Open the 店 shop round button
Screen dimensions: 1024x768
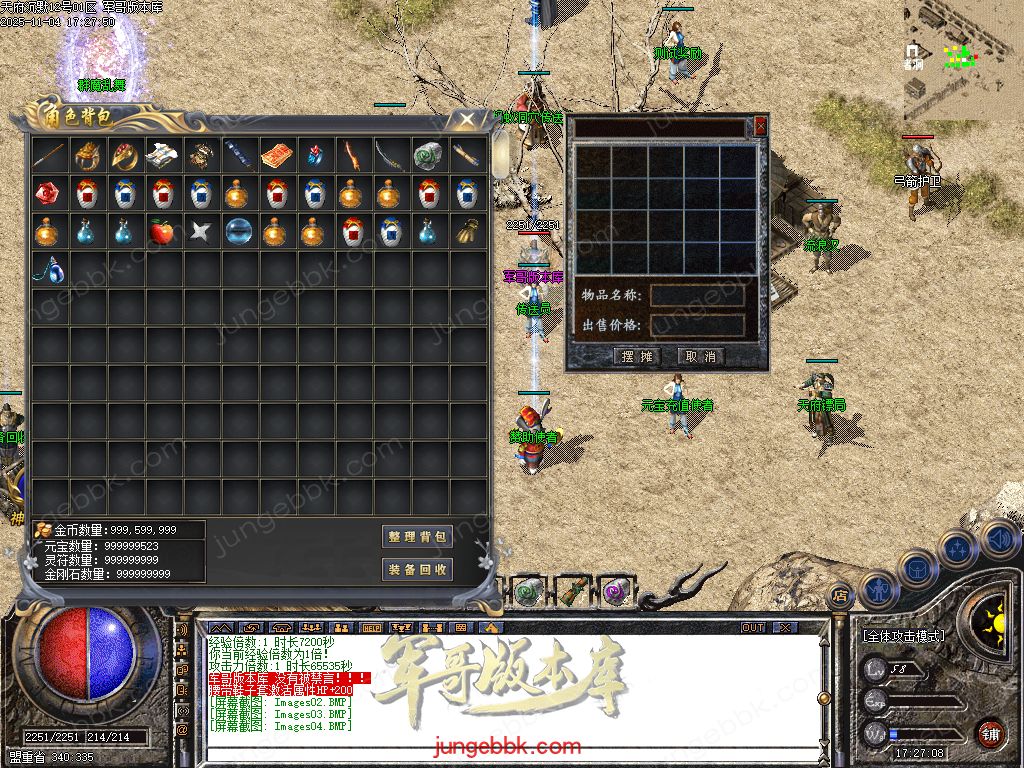click(x=840, y=594)
